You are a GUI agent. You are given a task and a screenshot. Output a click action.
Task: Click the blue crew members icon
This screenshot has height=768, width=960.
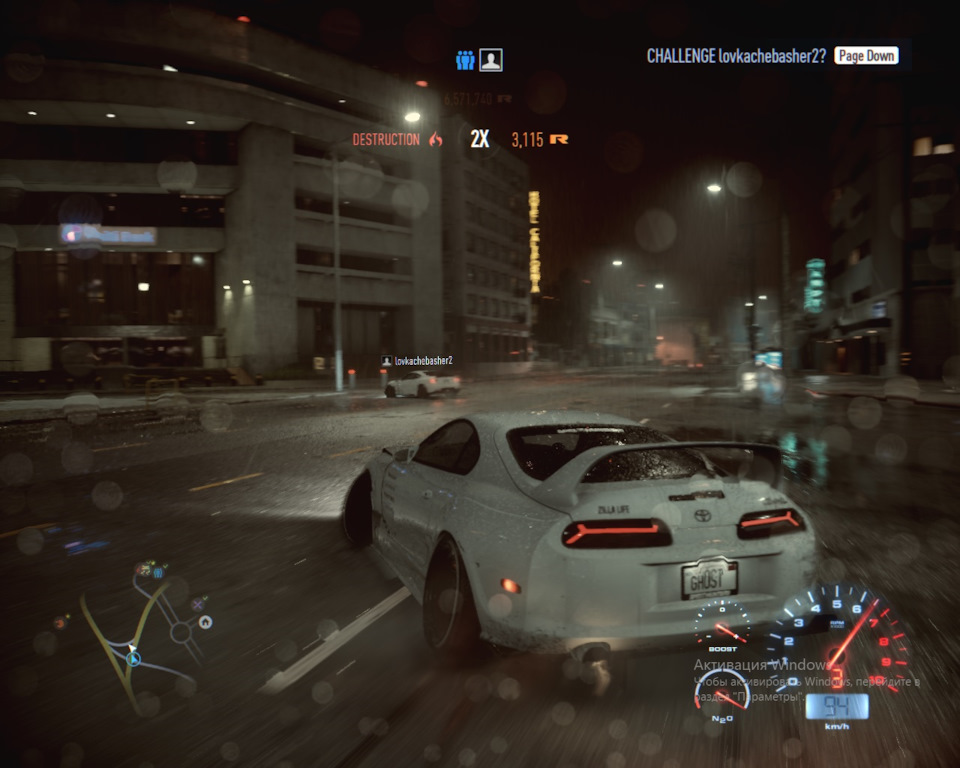click(x=465, y=60)
